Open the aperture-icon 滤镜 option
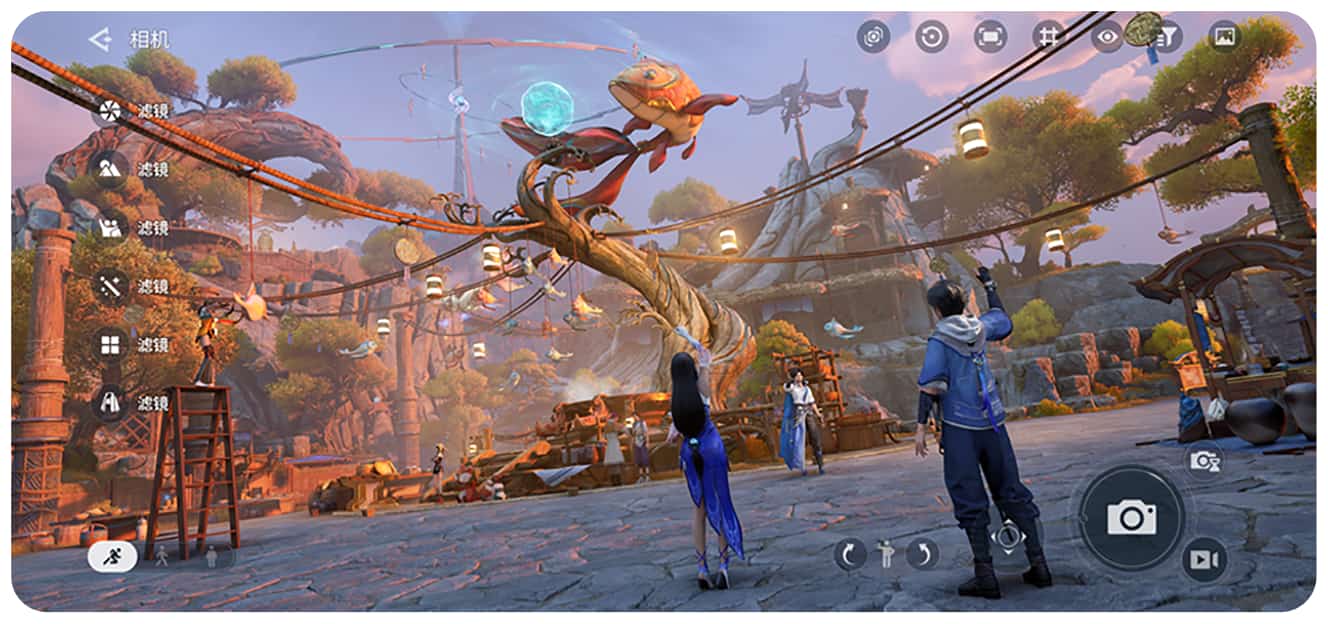 (110, 111)
